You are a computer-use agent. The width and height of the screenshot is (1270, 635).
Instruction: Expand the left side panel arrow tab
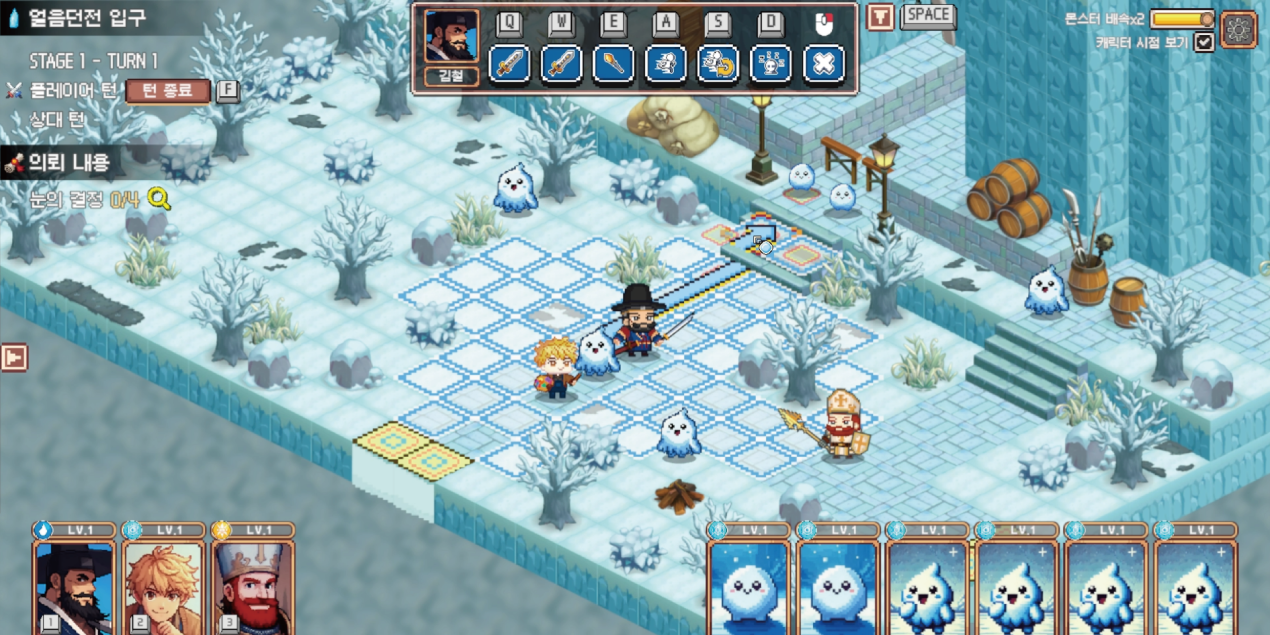point(14,357)
